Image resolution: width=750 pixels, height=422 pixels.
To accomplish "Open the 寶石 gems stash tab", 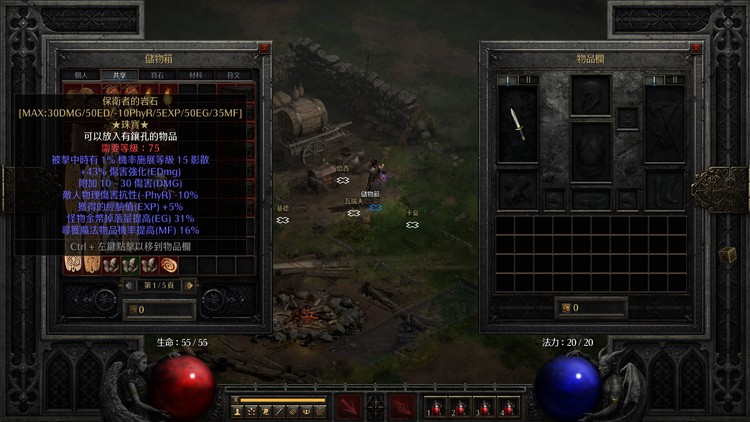I will click(x=157, y=75).
